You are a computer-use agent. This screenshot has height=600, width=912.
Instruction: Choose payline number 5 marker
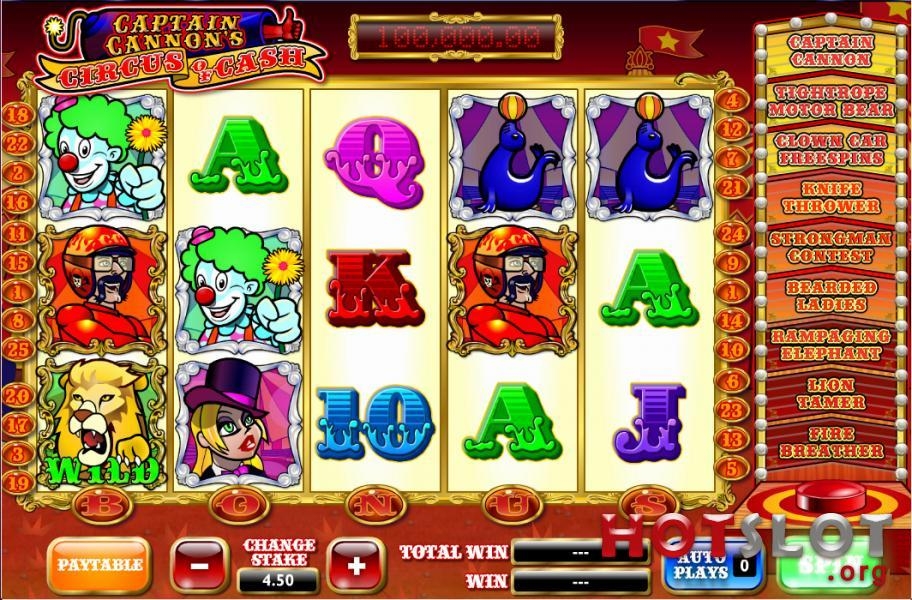pos(732,465)
